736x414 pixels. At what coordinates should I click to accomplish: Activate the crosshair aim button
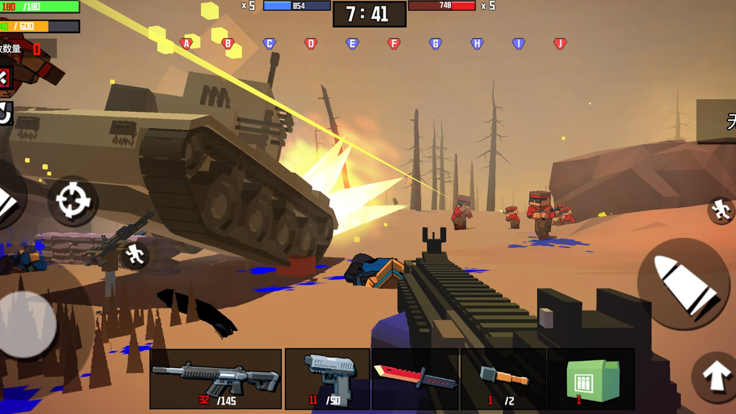(x=72, y=201)
